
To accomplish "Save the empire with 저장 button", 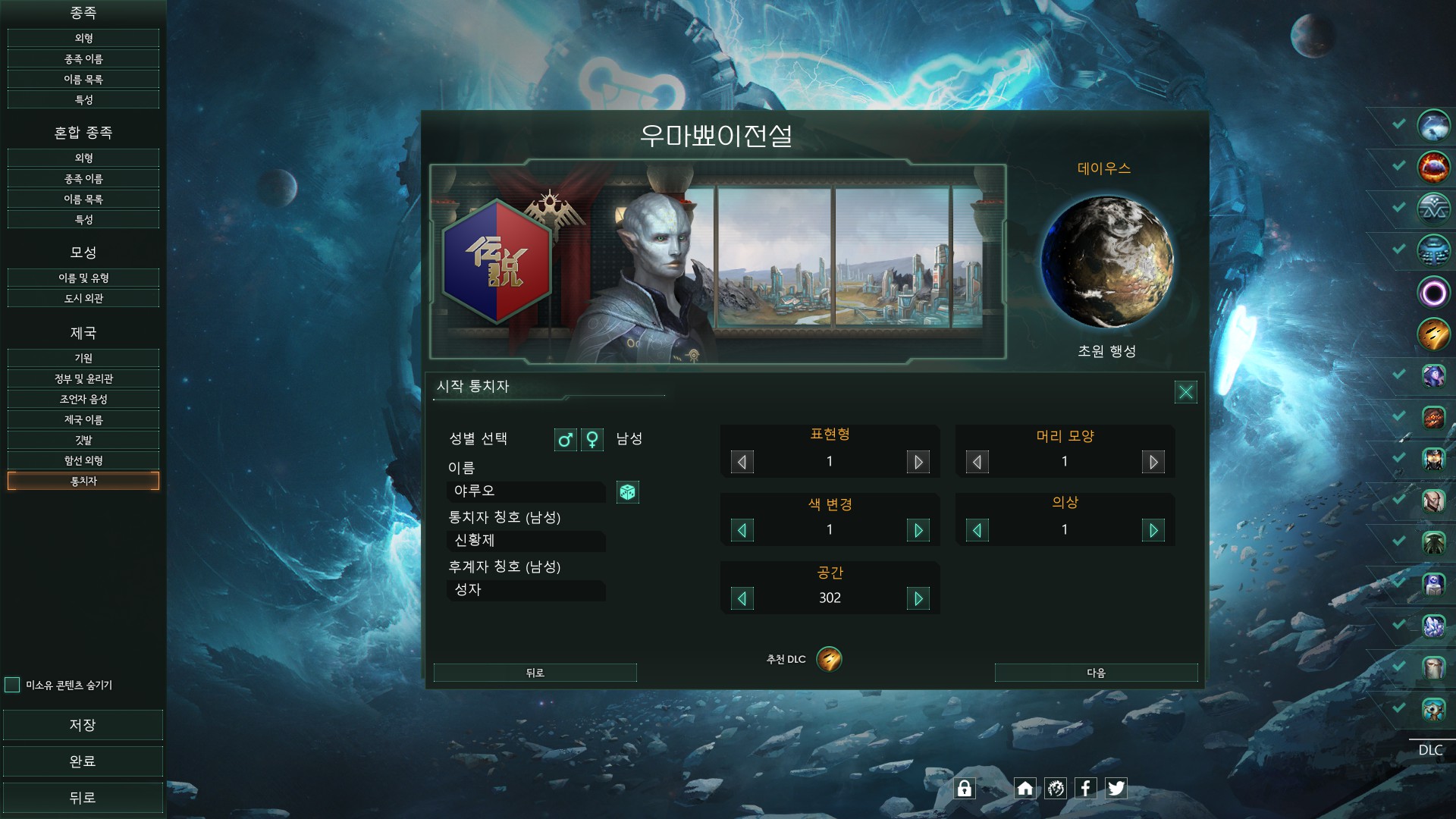I will pyautogui.click(x=83, y=725).
